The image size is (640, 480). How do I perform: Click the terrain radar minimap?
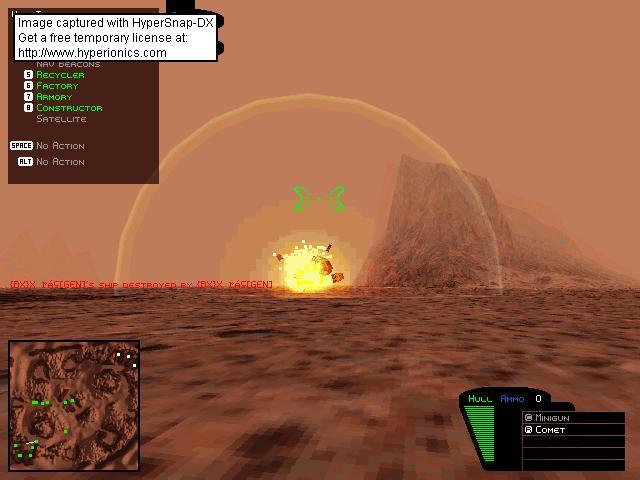pos(74,405)
